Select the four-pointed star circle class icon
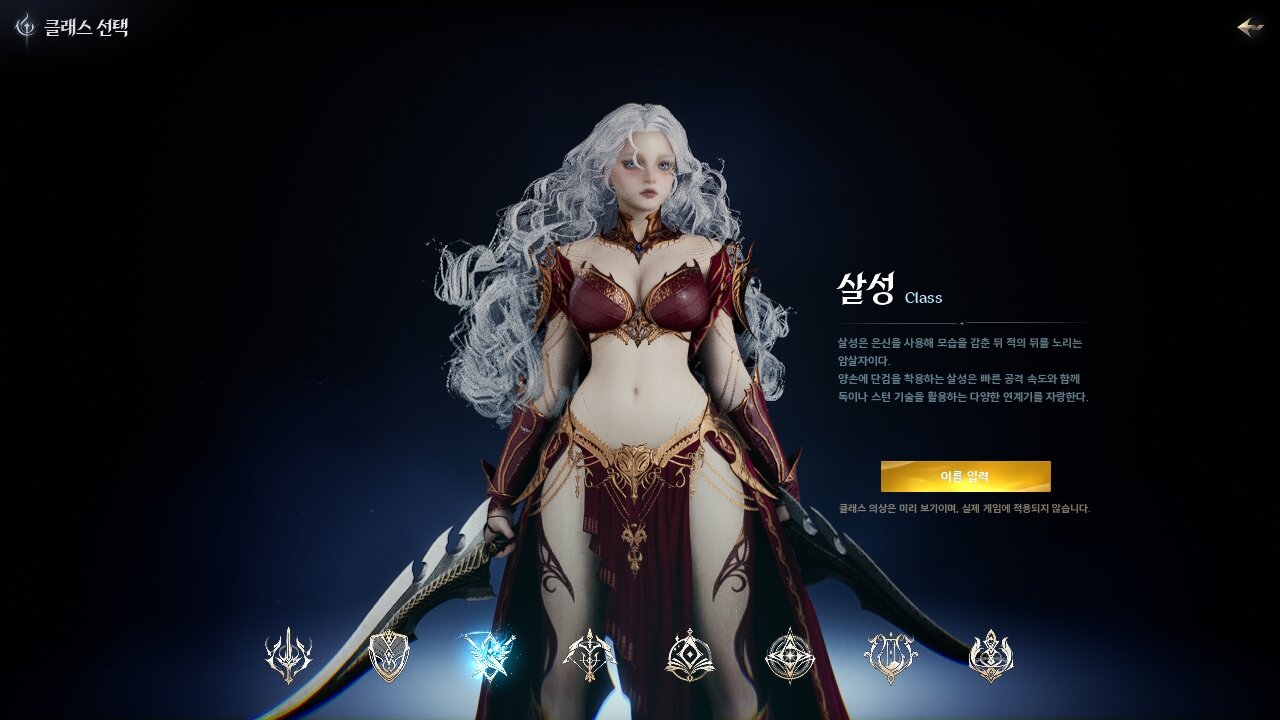 790,656
